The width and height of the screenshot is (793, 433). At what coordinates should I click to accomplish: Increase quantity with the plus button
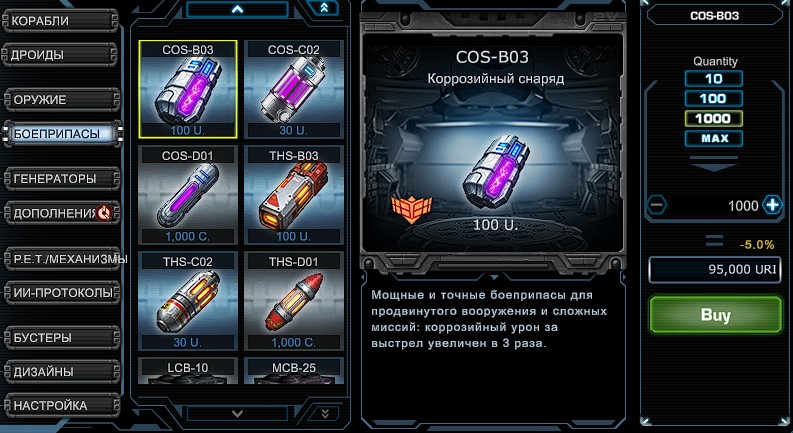pyautogui.click(x=772, y=205)
